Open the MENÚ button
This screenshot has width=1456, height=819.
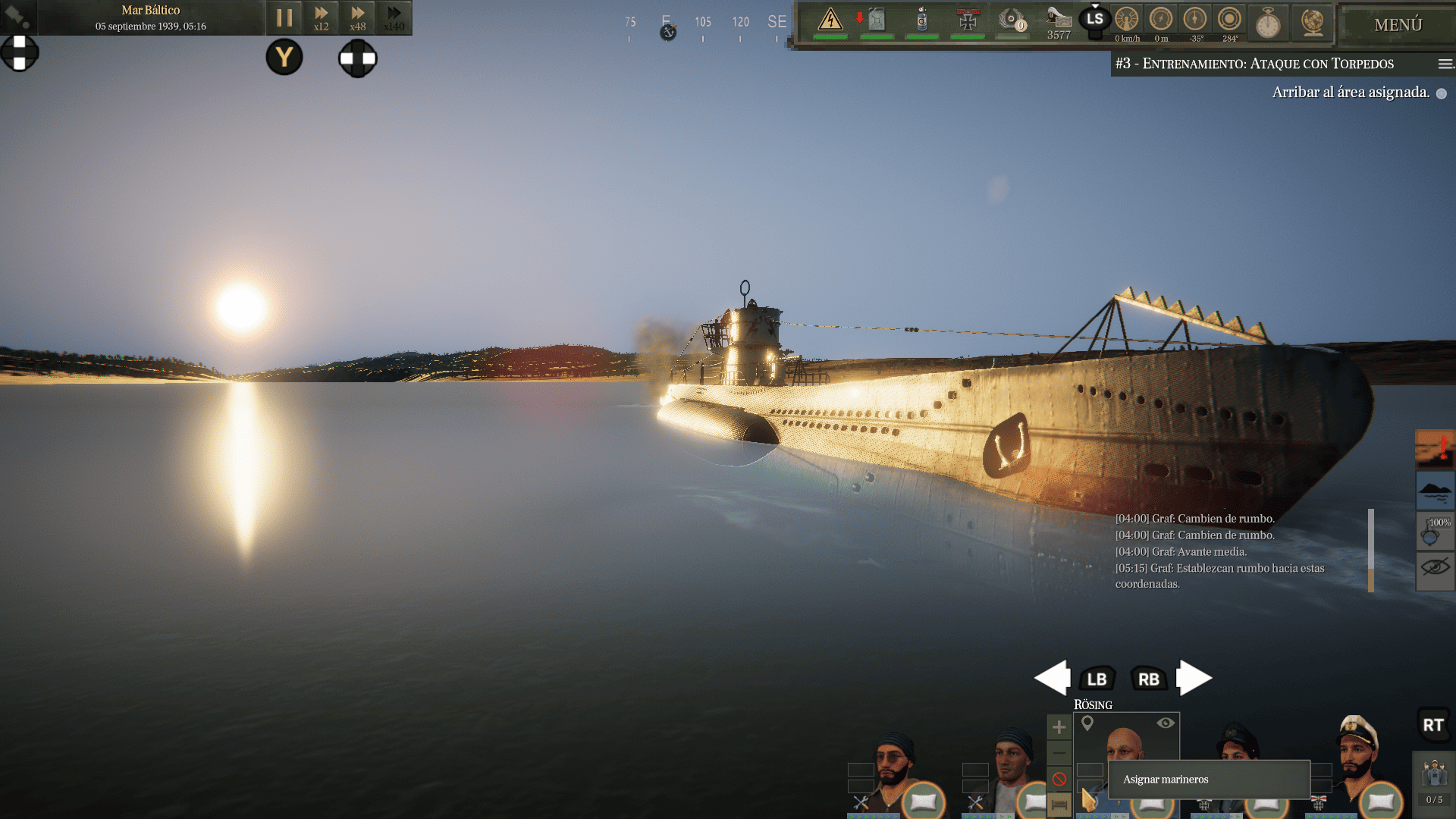(1398, 25)
